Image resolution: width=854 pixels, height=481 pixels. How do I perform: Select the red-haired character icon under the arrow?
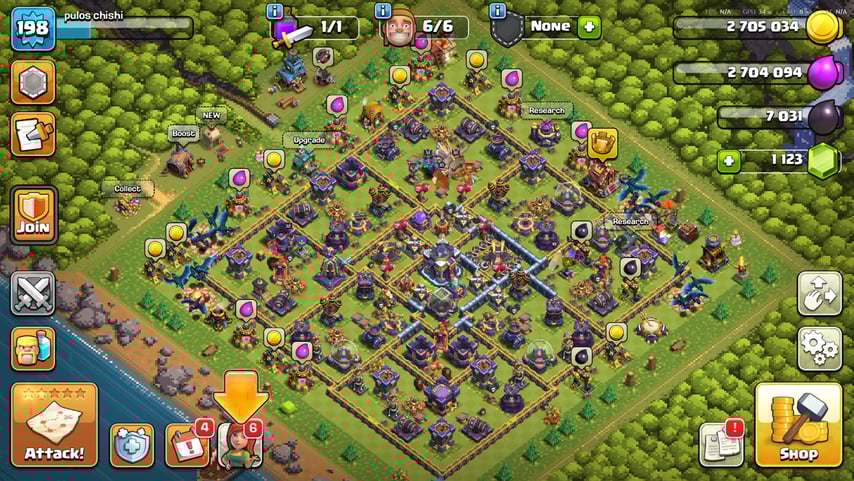click(x=239, y=446)
